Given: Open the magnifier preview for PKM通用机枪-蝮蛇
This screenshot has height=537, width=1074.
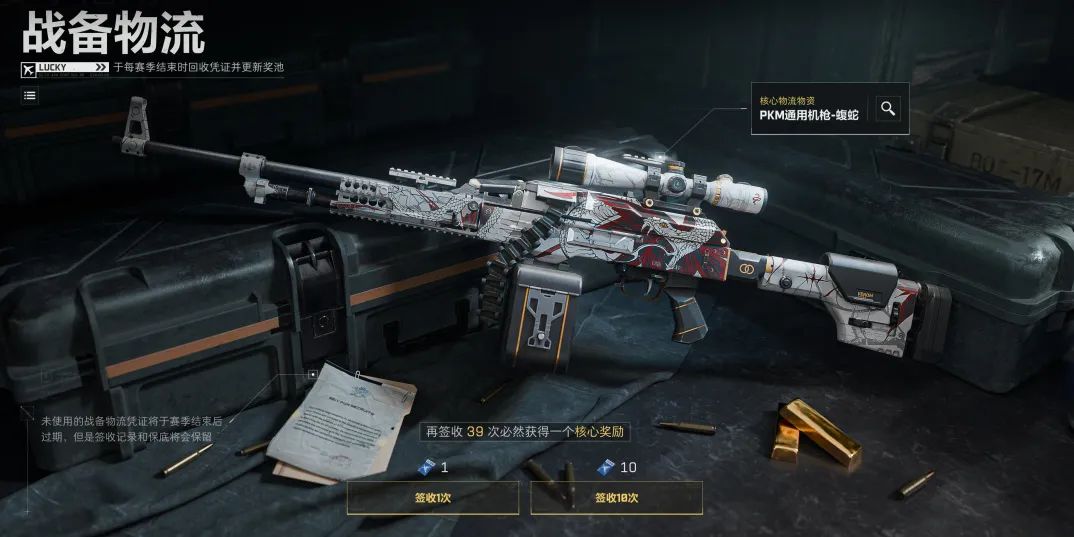Looking at the screenshot, I should click(888, 108).
